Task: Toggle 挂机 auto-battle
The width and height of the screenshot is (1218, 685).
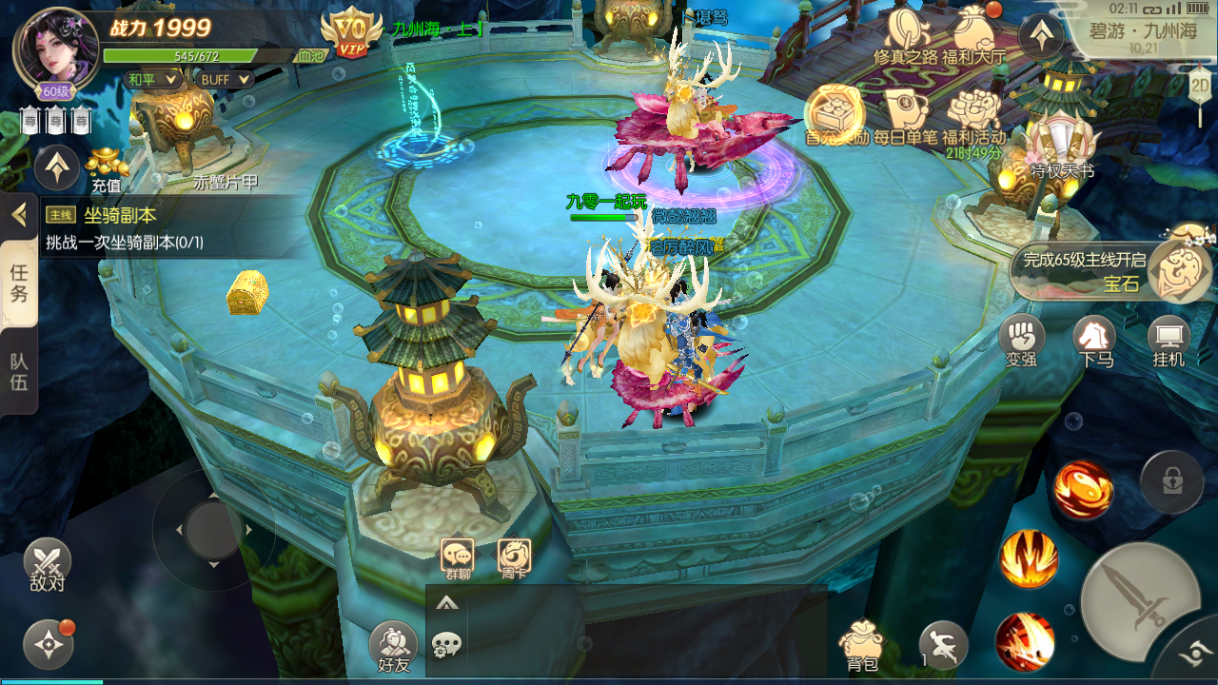Action: click(1168, 340)
